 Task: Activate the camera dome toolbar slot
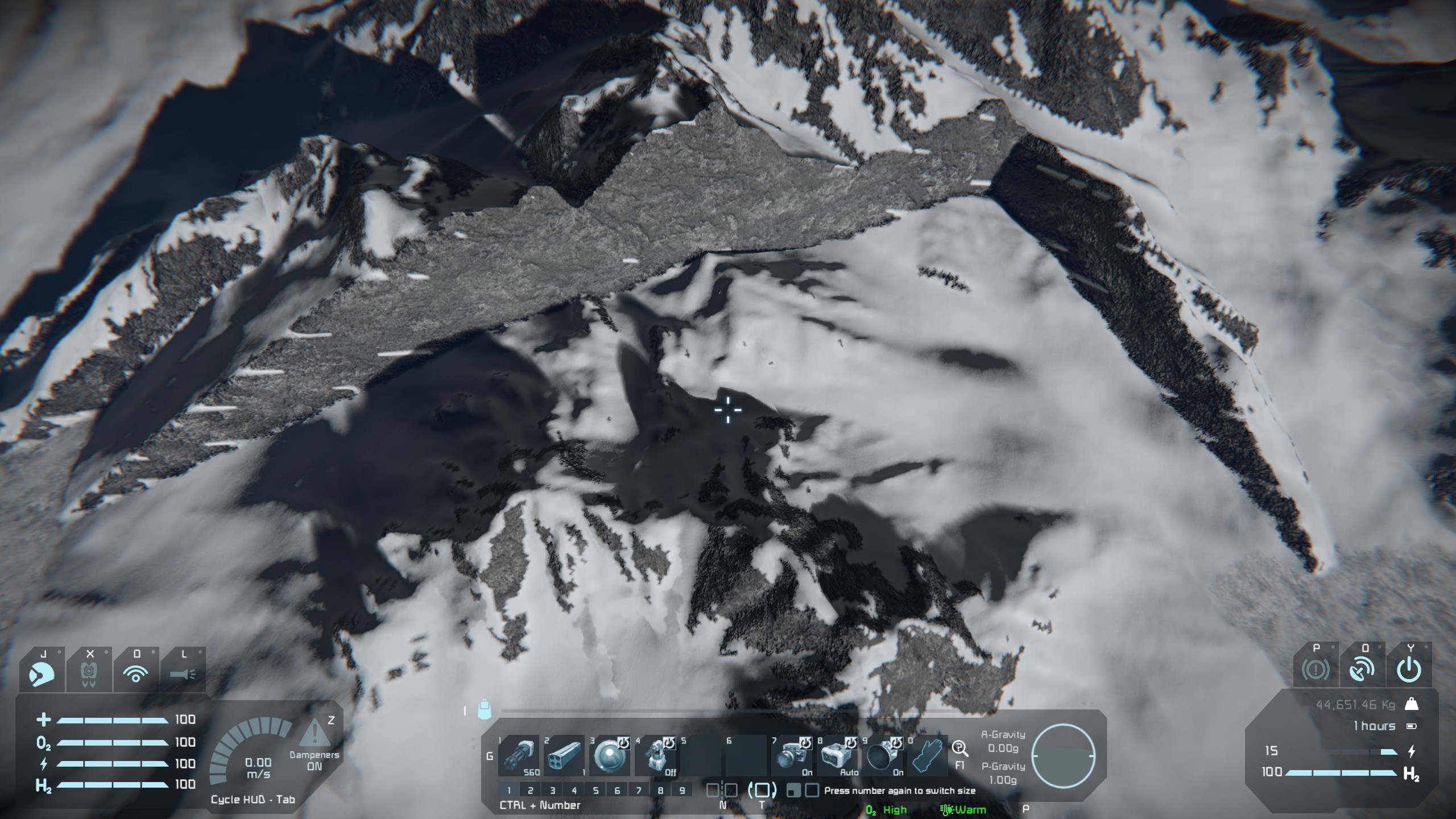tap(609, 755)
